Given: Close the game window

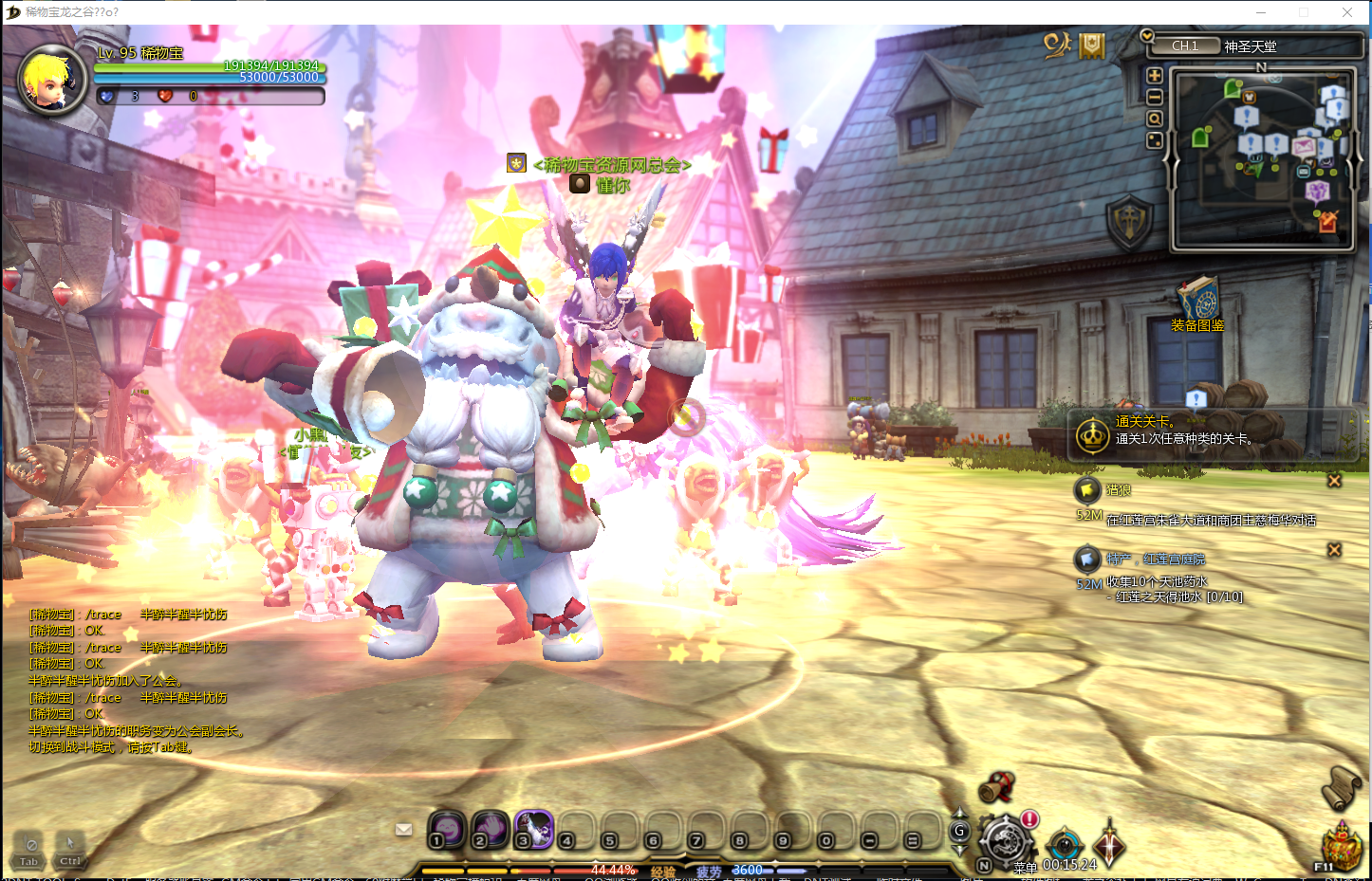Looking at the screenshot, I should pyautogui.click(x=1347, y=12).
